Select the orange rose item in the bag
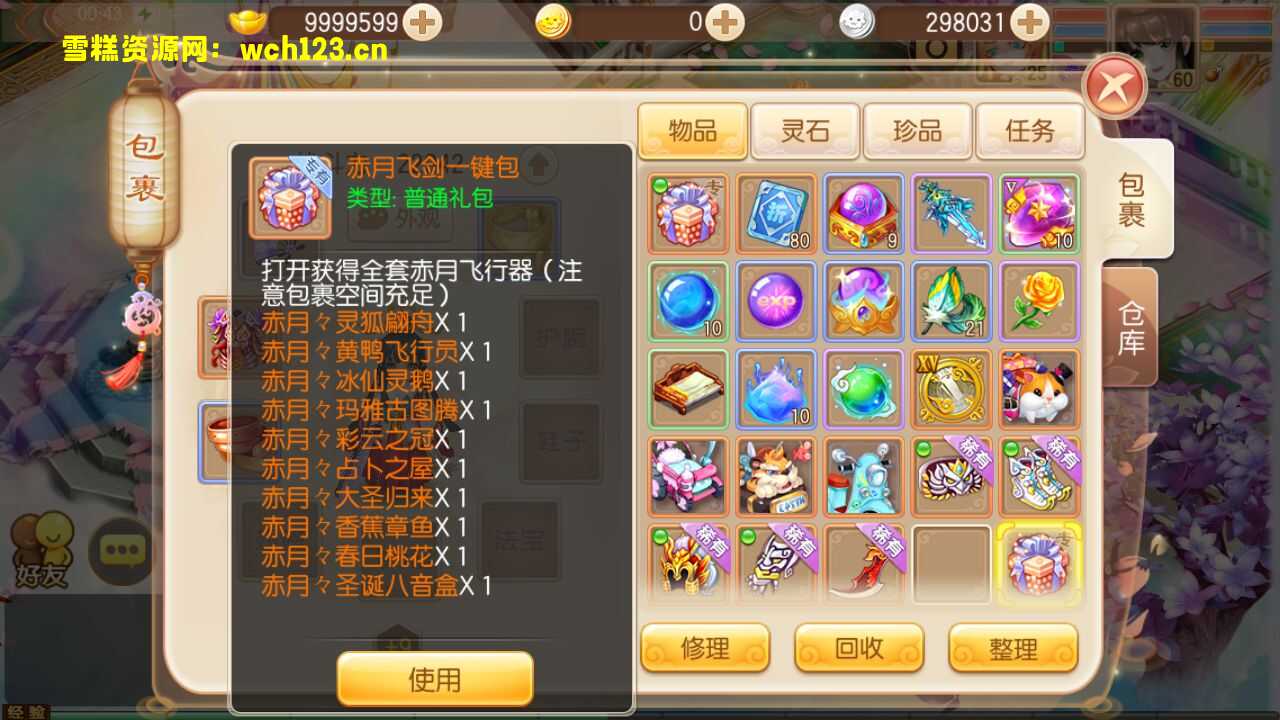 click(1039, 300)
